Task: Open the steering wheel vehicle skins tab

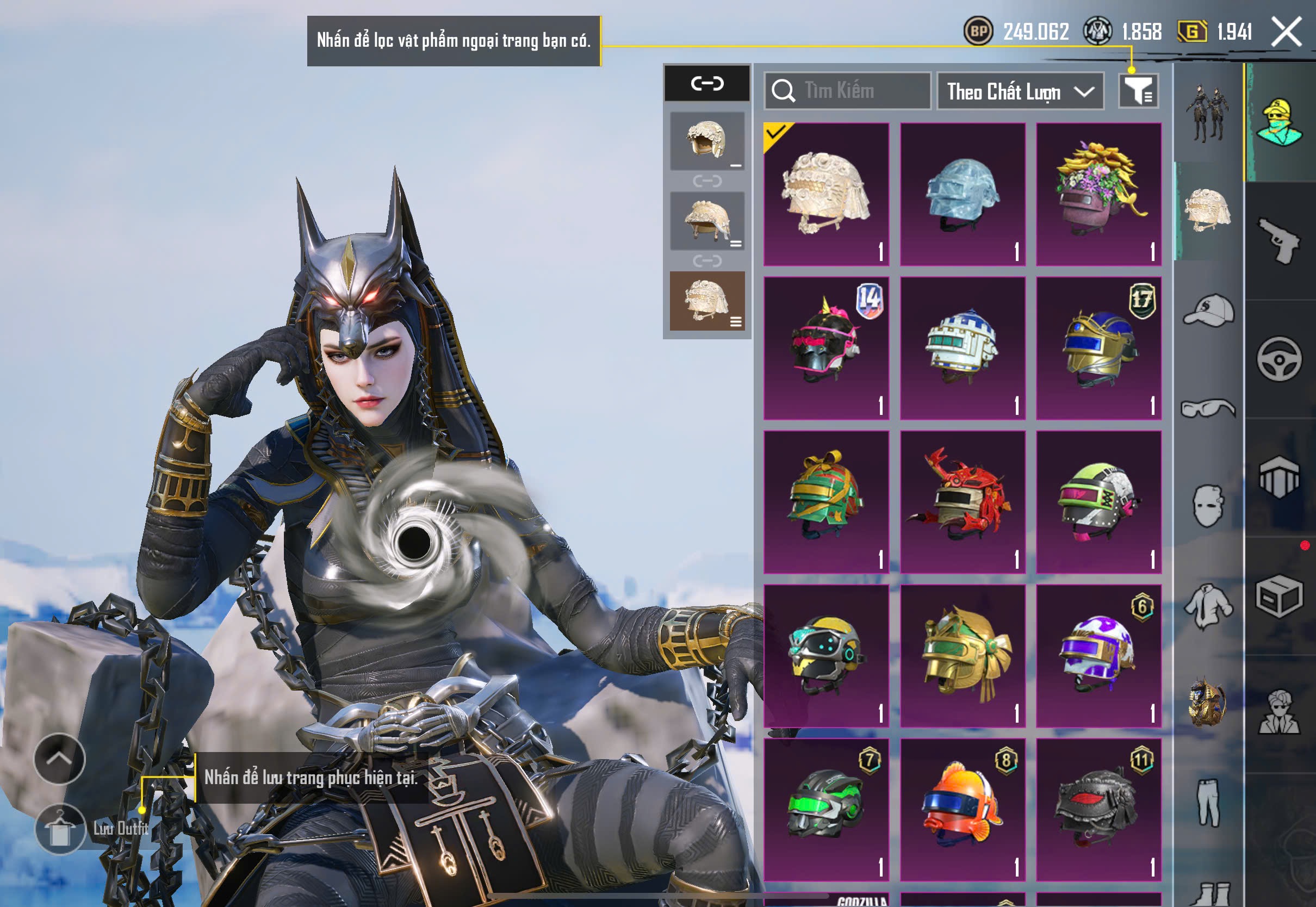Action: coord(1279,359)
